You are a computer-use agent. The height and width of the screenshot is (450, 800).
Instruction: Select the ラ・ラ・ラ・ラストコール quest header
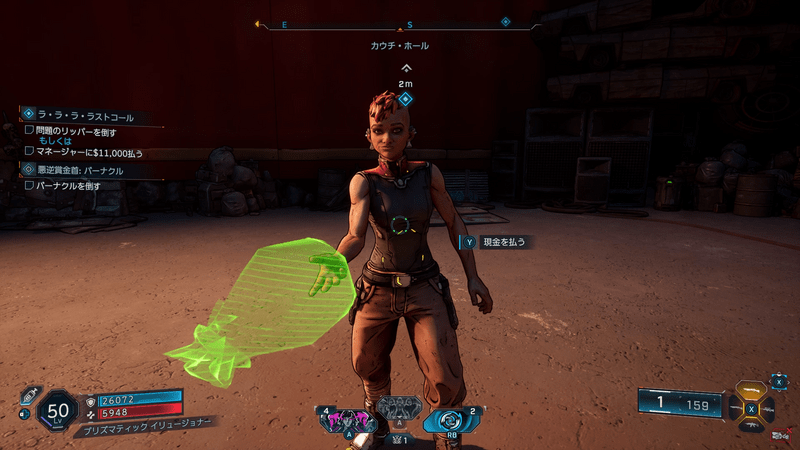pos(84,117)
